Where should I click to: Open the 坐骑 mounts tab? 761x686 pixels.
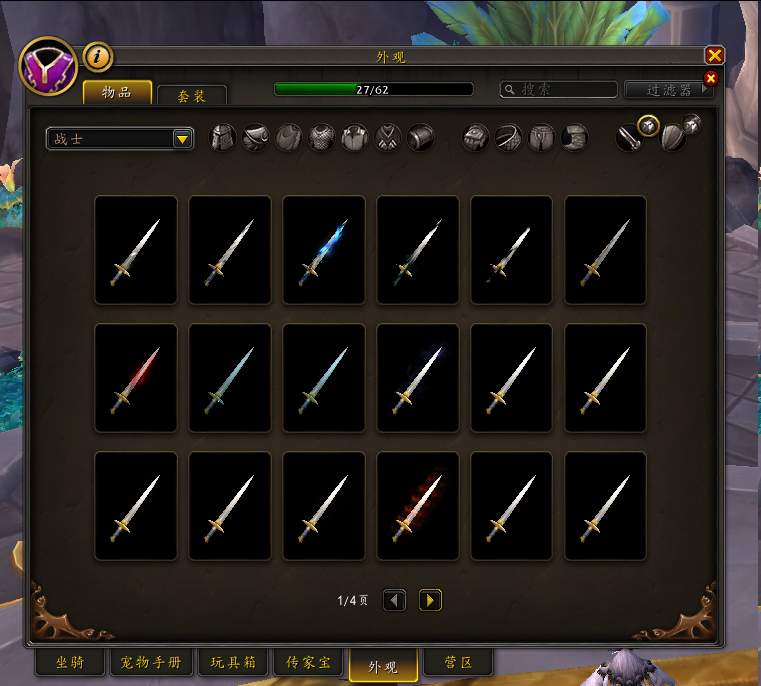point(69,662)
